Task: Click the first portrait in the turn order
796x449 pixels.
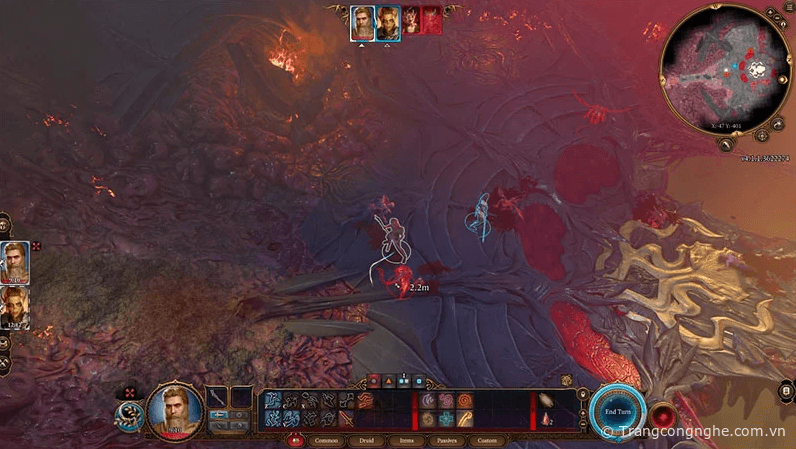Action: (x=362, y=21)
